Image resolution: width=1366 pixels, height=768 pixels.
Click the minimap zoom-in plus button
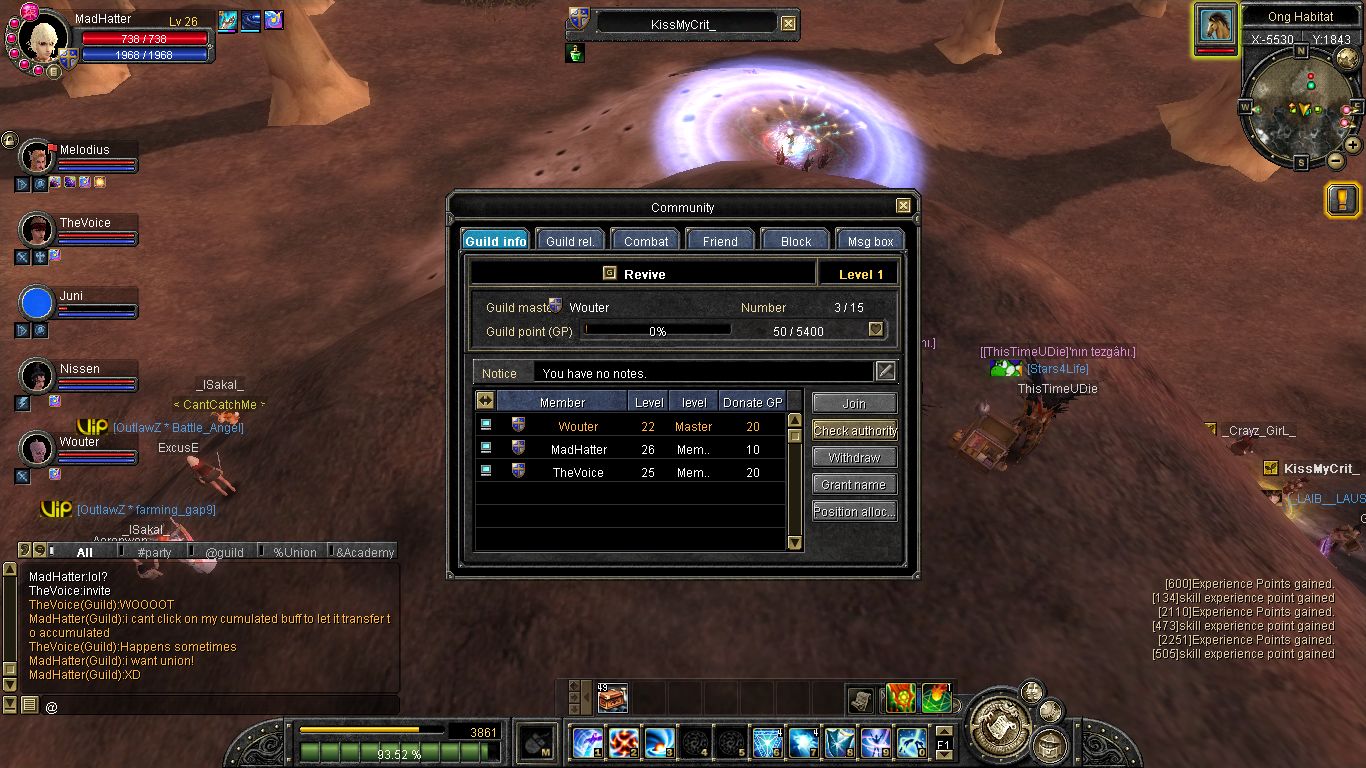click(1352, 144)
